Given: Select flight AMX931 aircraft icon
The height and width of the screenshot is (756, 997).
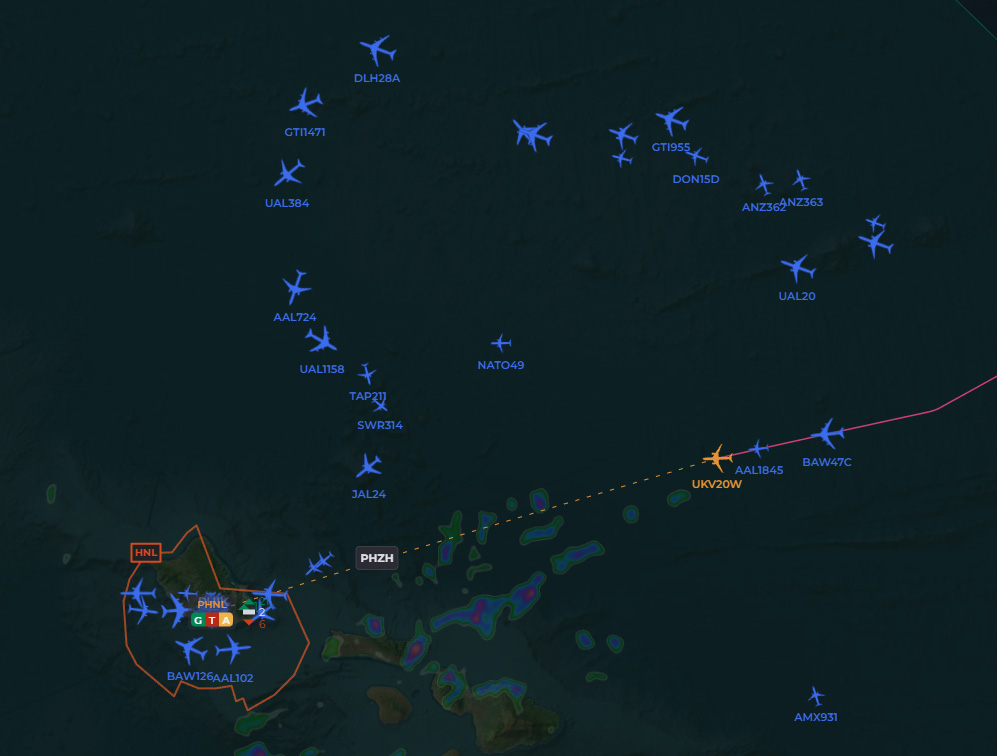Looking at the screenshot, I should 816,695.
